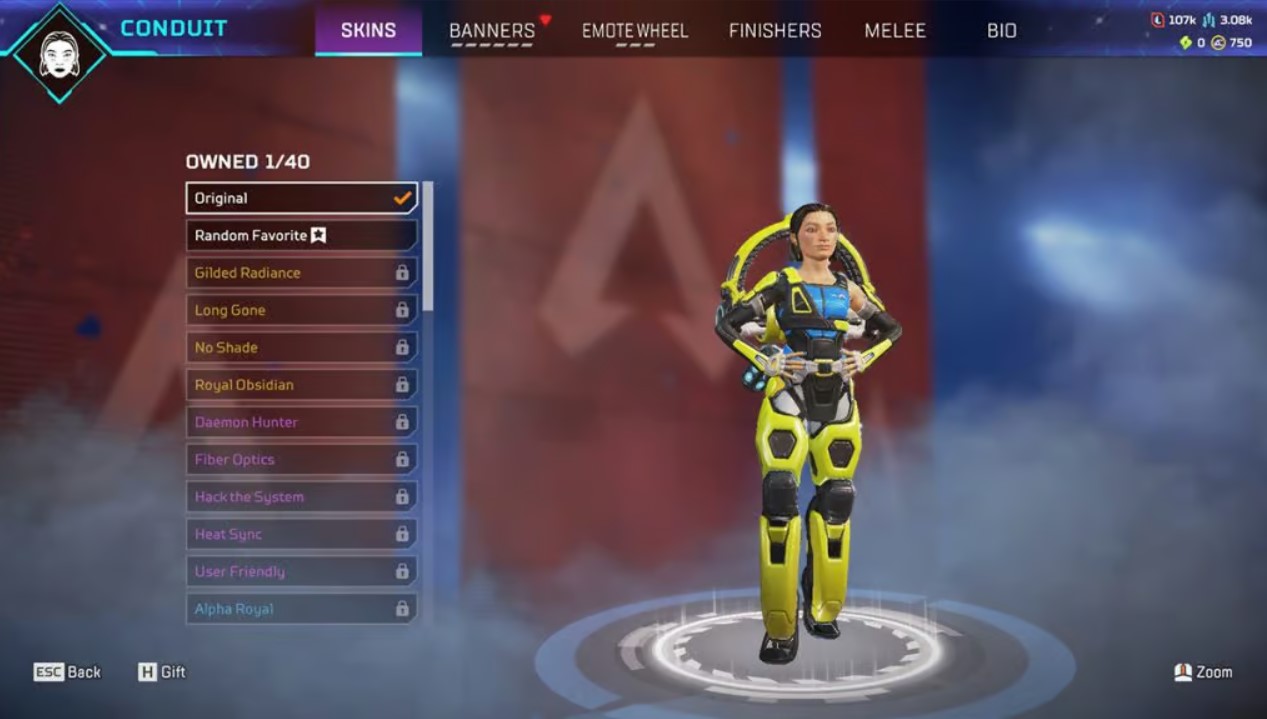The height and width of the screenshot is (719, 1267).
Task: Preview the No Shade skin
Action: click(x=301, y=348)
